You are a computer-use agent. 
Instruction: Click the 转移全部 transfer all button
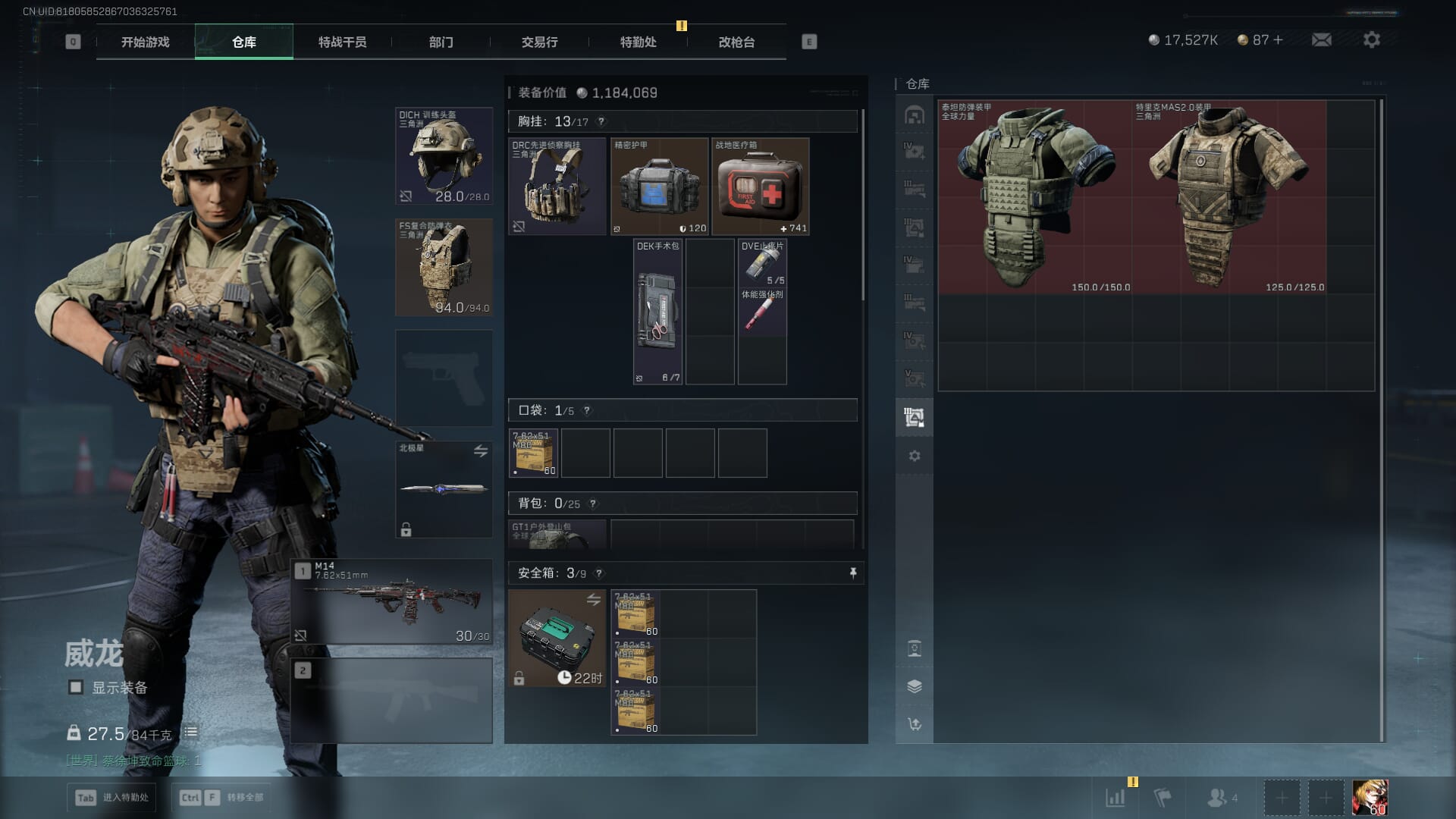click(221, 797)
